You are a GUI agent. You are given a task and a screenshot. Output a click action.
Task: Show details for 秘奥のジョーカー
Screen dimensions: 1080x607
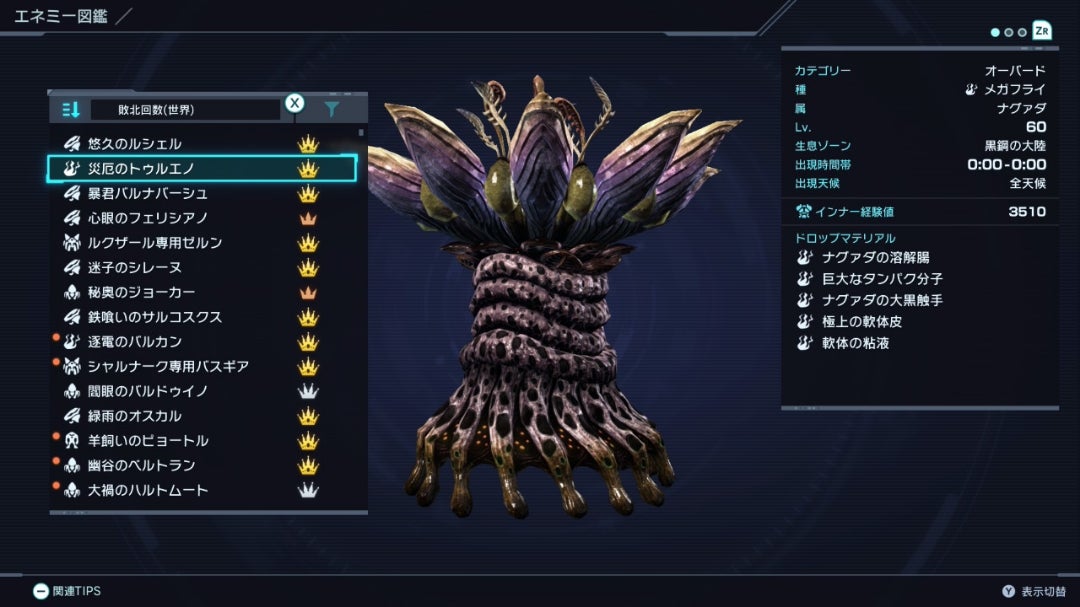click(141, 292)
